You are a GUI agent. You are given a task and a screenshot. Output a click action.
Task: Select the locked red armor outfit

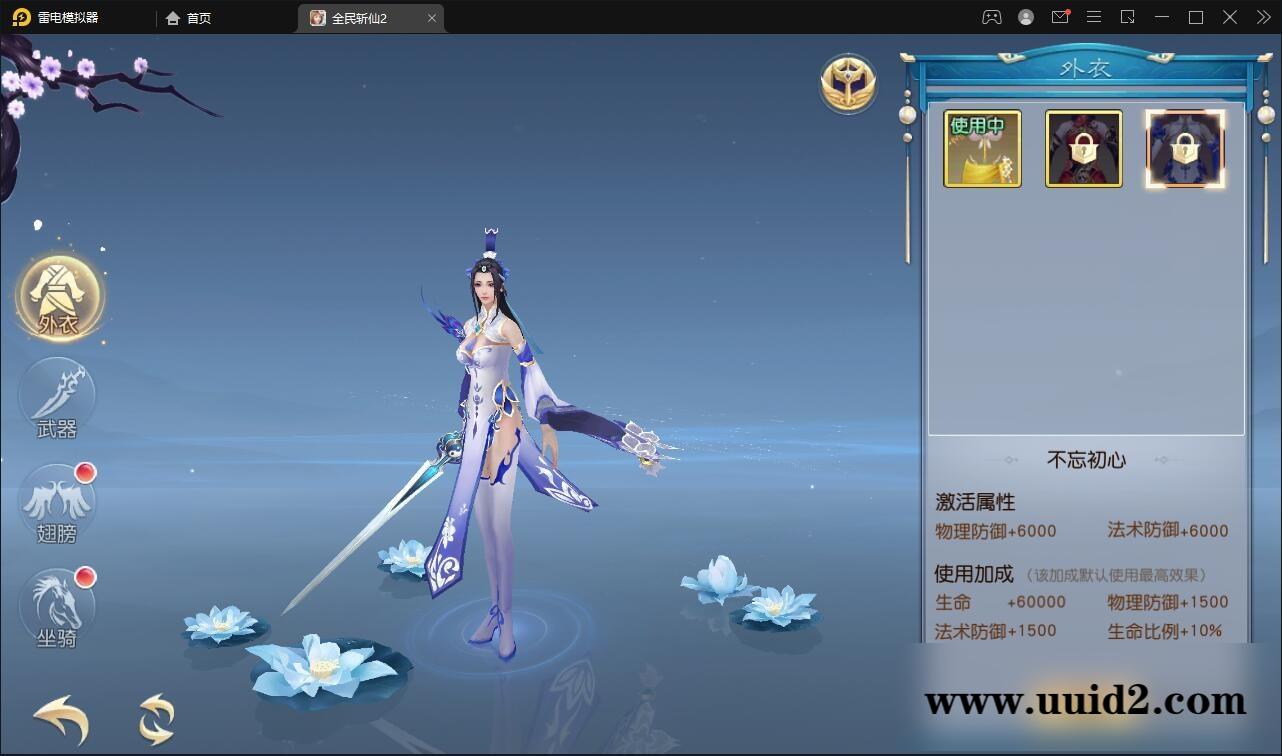1083,148
